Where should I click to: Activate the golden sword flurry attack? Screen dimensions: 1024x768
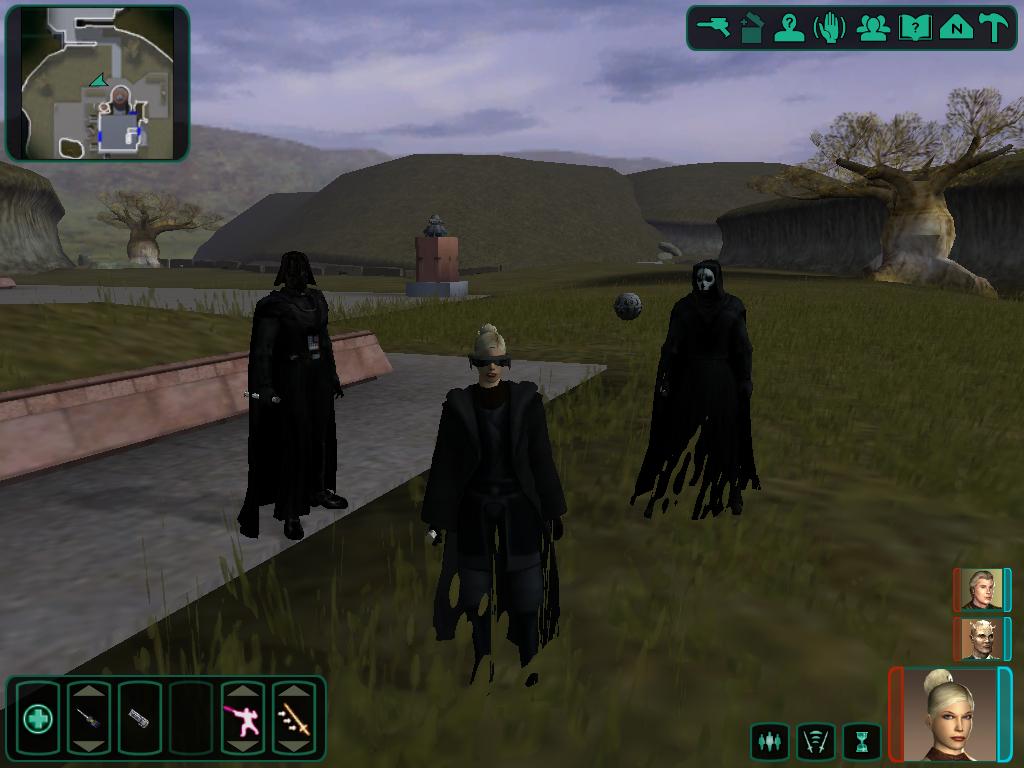tap(294, 718)
